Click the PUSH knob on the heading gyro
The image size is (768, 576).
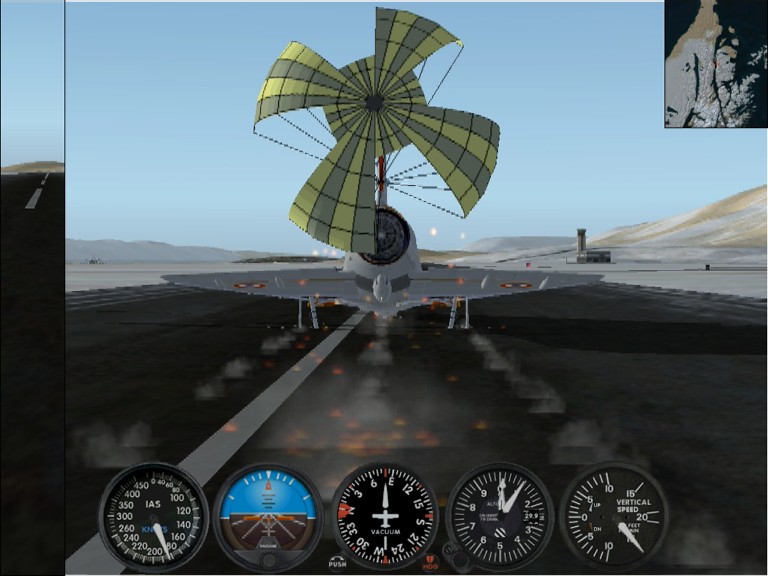tap(338, 561)
